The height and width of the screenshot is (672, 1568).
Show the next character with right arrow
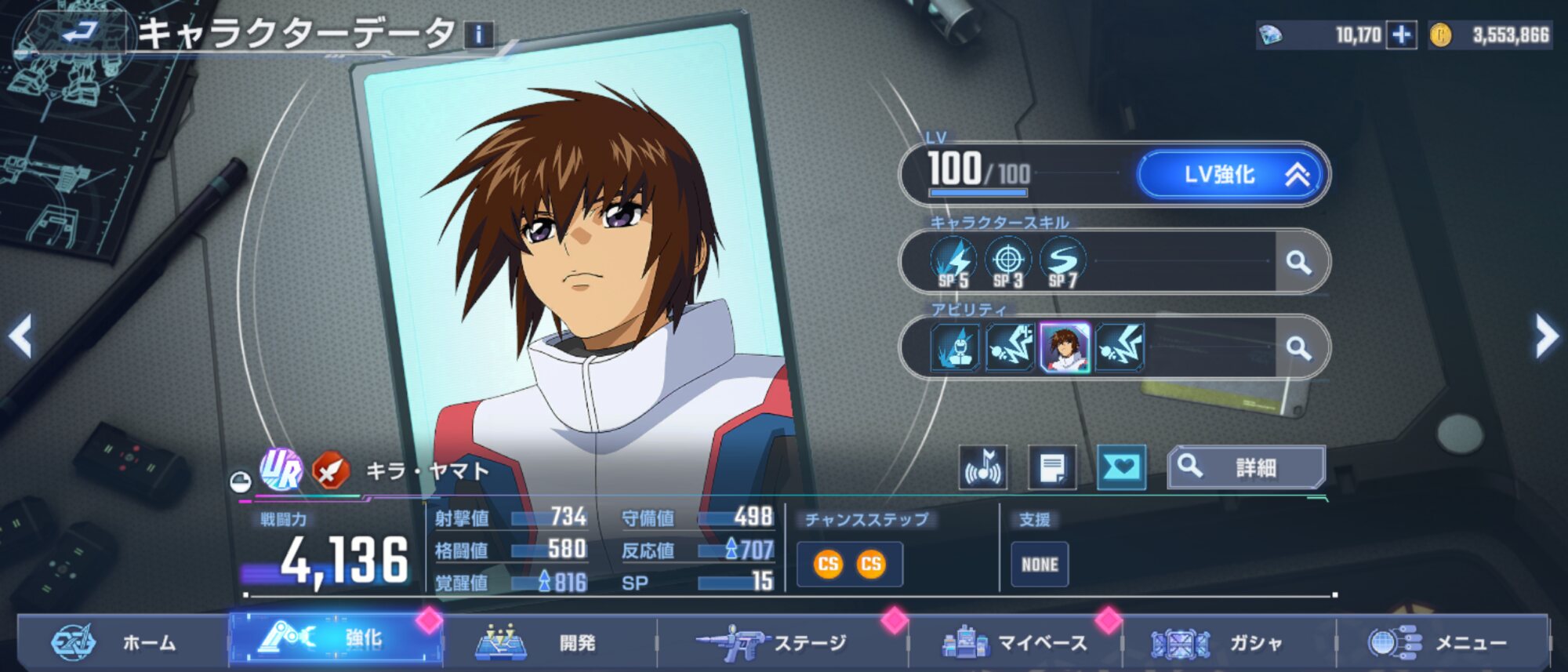click(x=1546, y=336)
